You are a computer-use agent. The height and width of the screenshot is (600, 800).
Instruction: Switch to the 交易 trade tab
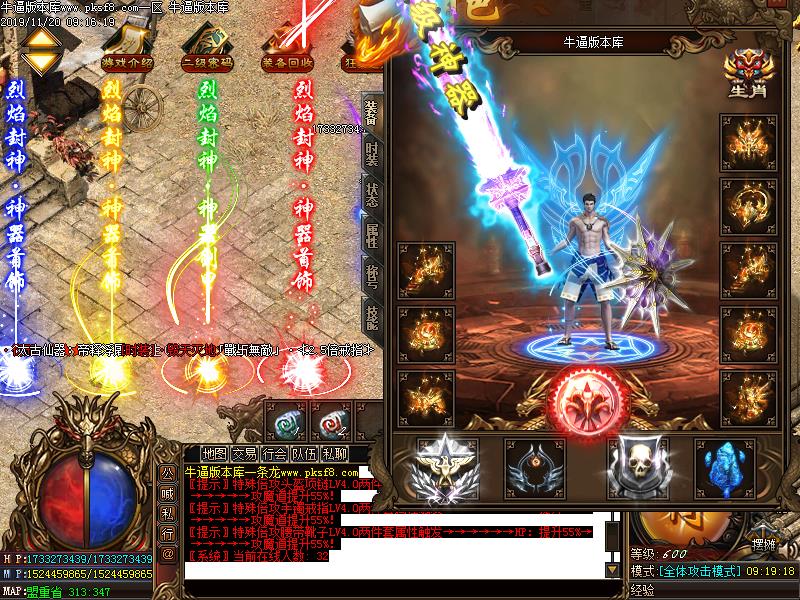244,453
